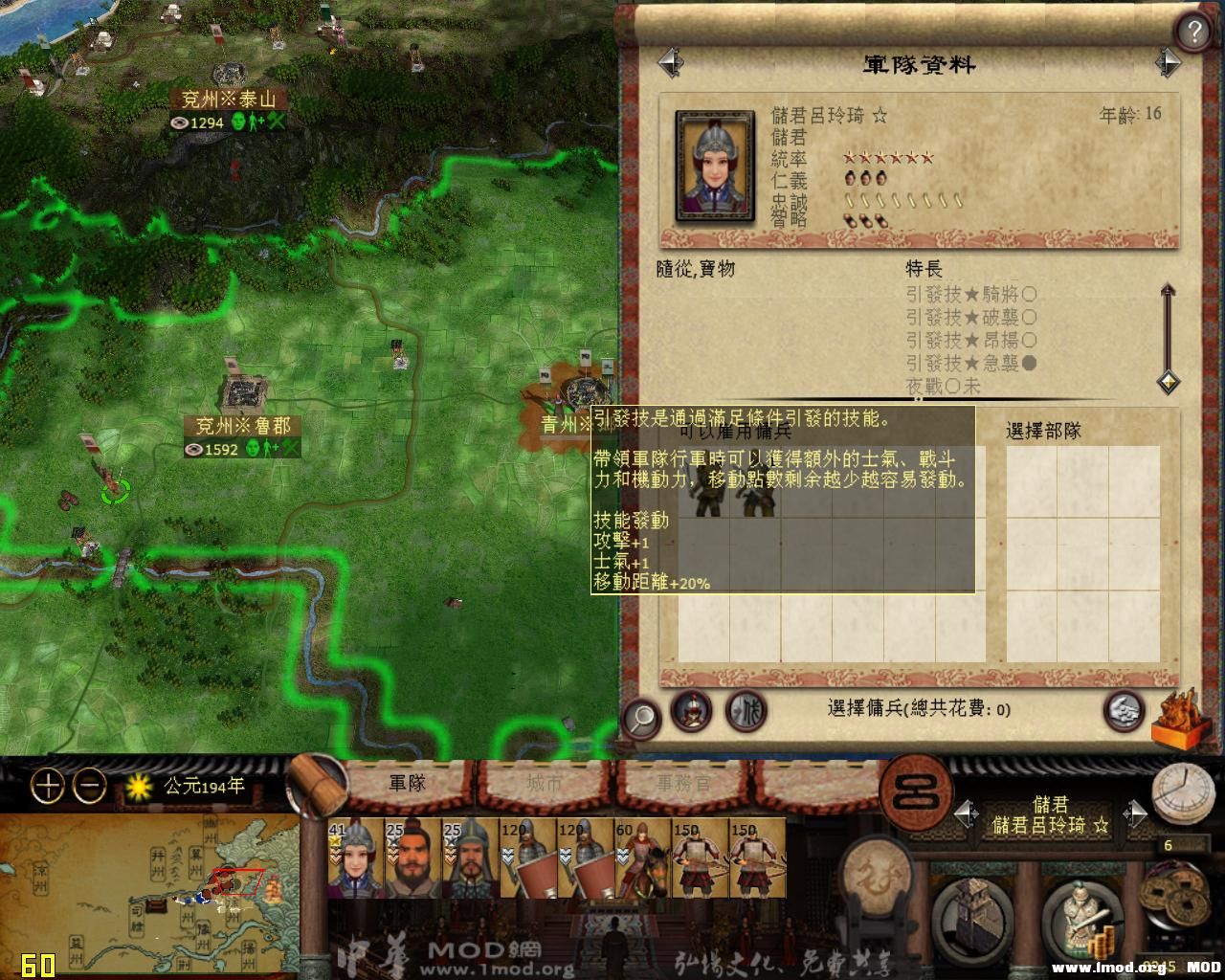Click the magnifying glass icon on the army panel
1225x980 pixels.
click(x=641, y=715)
